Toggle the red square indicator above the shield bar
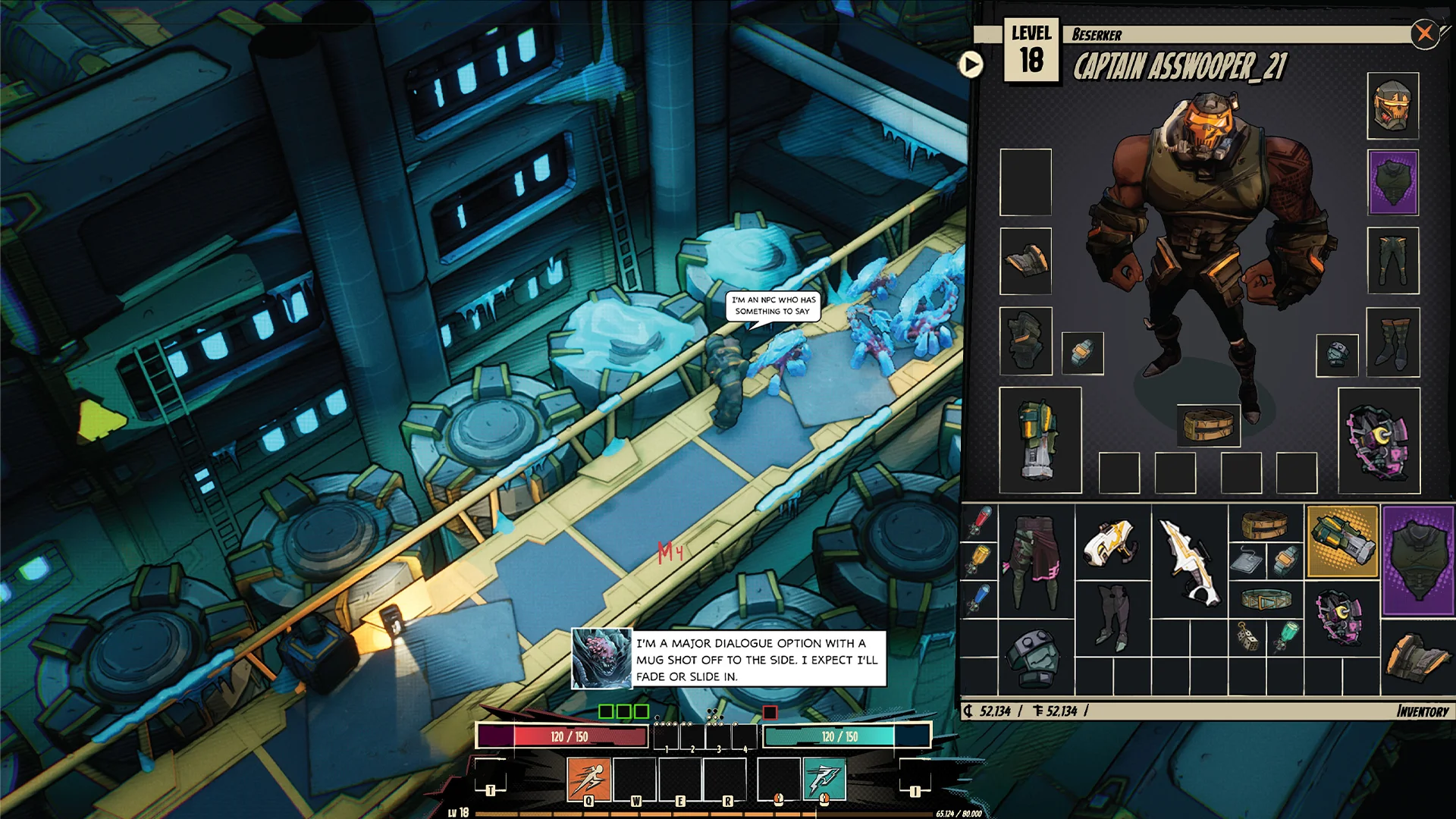Image resolution: width=1456 pixels, height=819 pixels. click(769, 711)
